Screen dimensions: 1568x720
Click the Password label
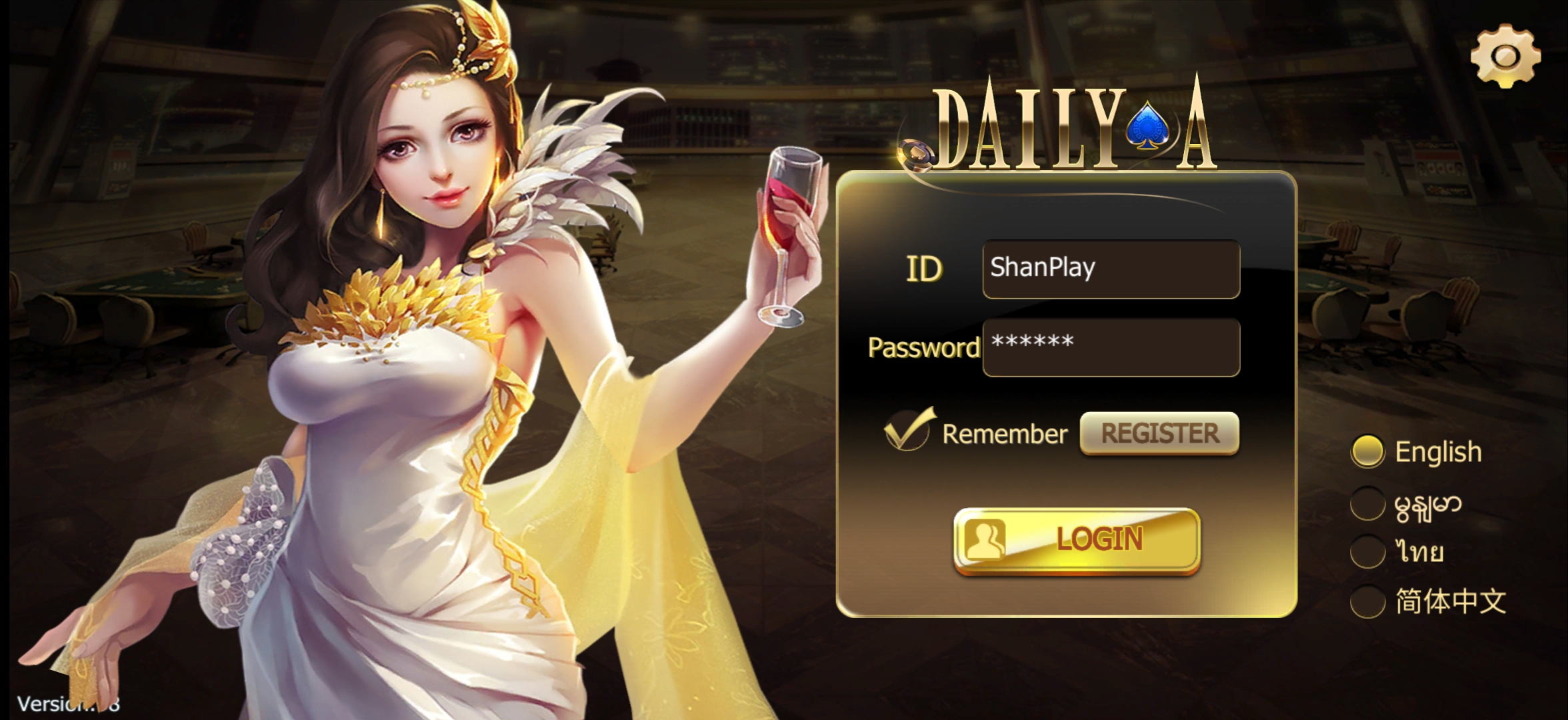pos(923,348)
